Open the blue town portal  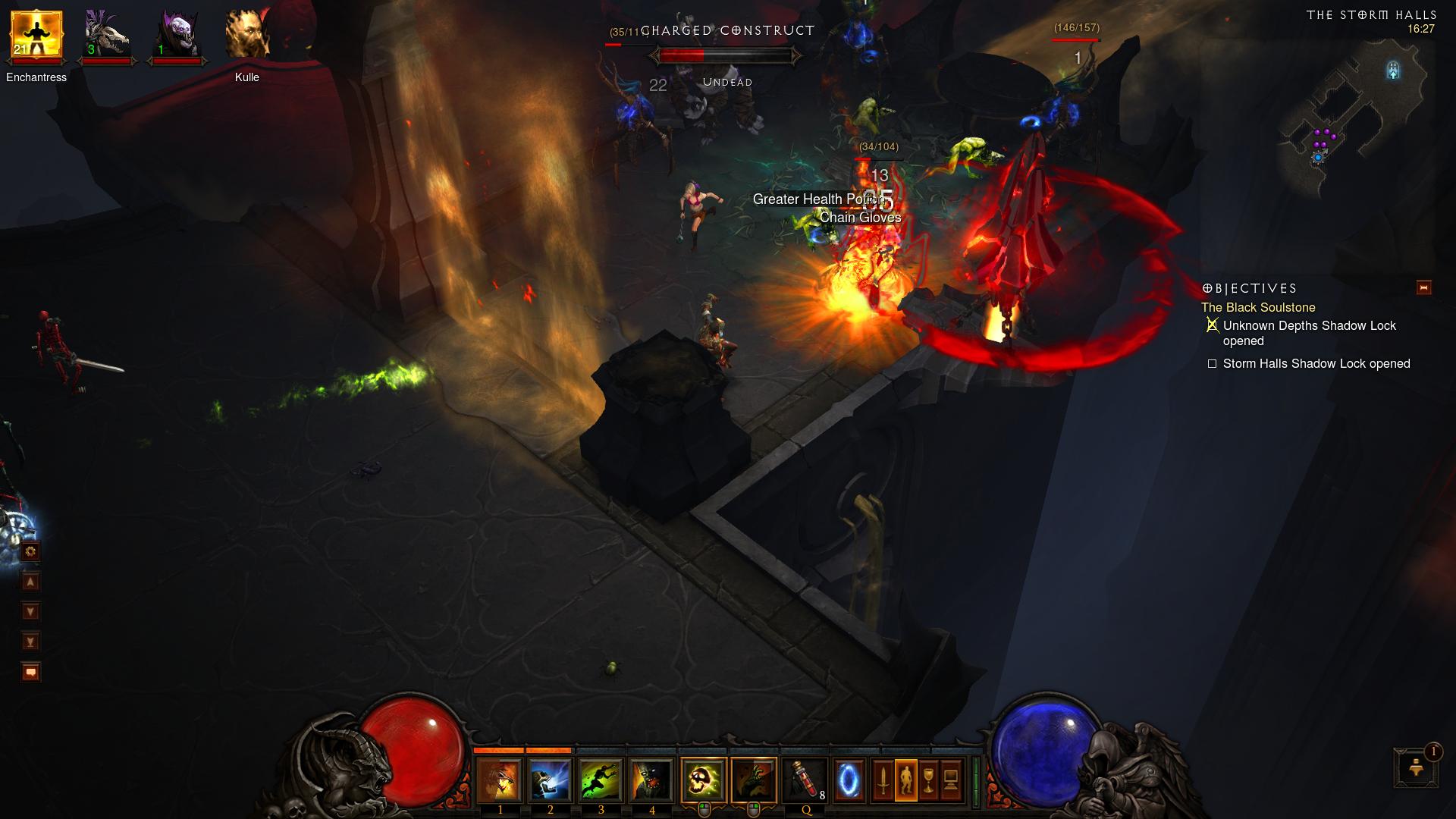(x=849, y=780)
